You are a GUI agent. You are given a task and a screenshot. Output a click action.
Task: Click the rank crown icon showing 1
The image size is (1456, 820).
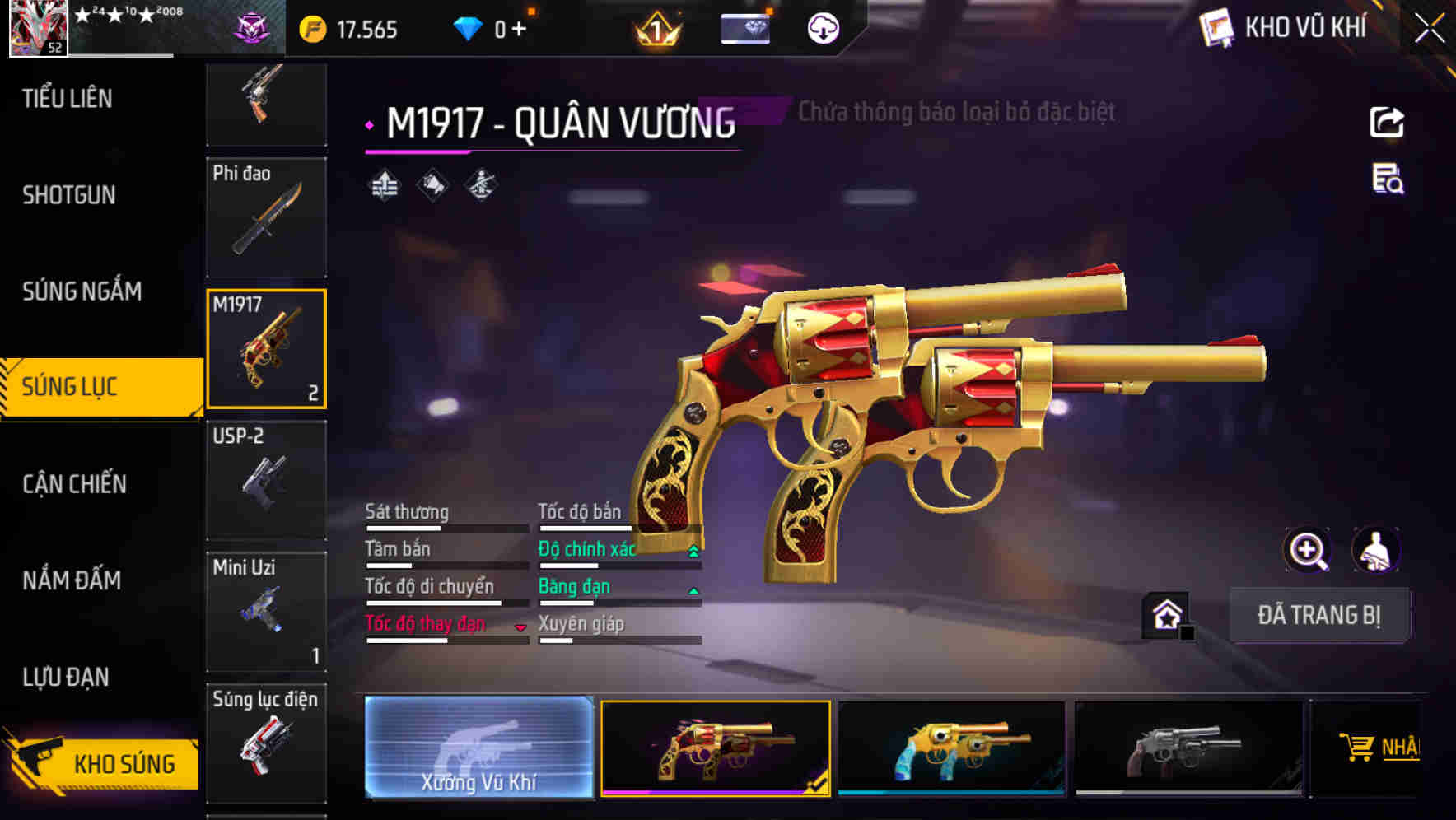pos(655,27)
